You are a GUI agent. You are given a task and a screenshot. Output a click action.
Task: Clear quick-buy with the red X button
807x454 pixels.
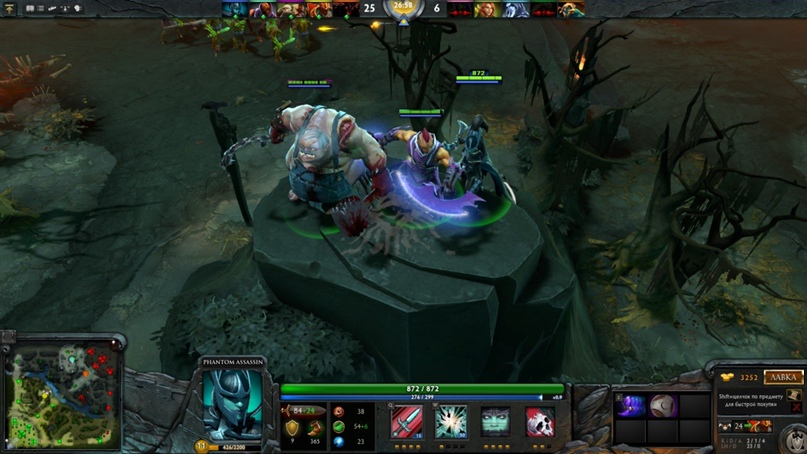tap(794, 407)
